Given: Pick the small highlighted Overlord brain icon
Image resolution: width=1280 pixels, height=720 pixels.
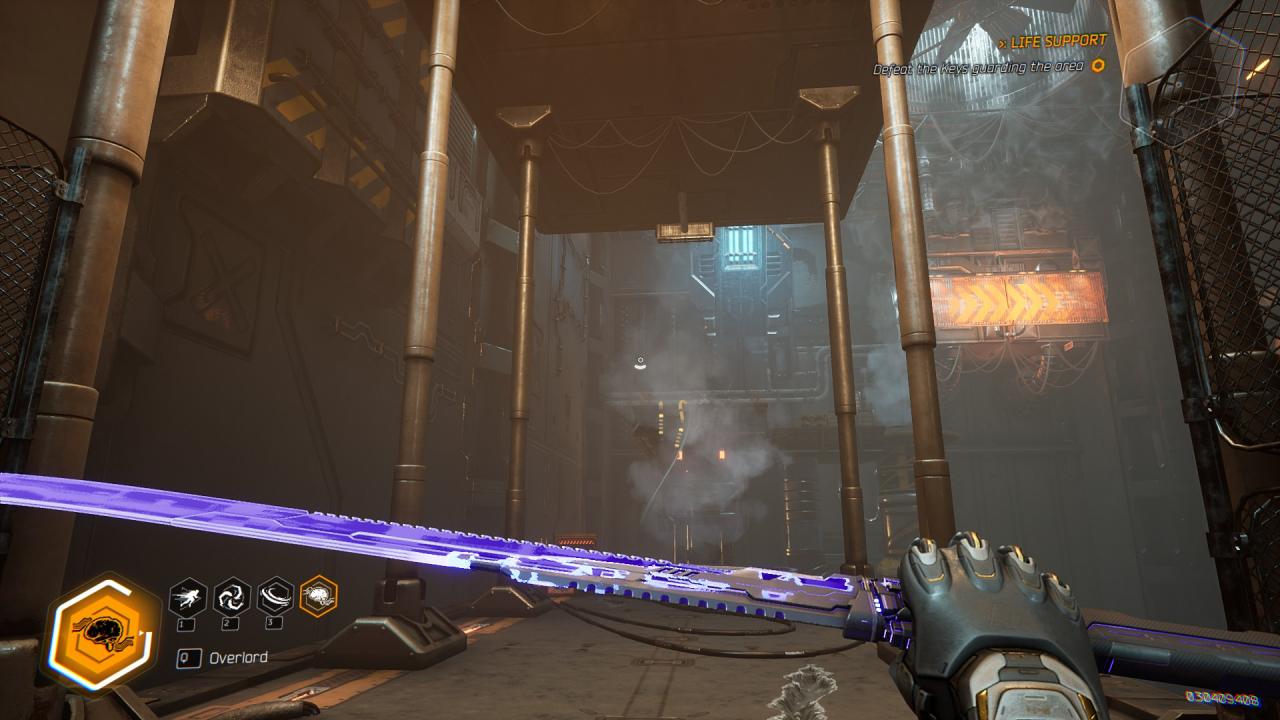Looking at the screenshot, I should 319,597.
